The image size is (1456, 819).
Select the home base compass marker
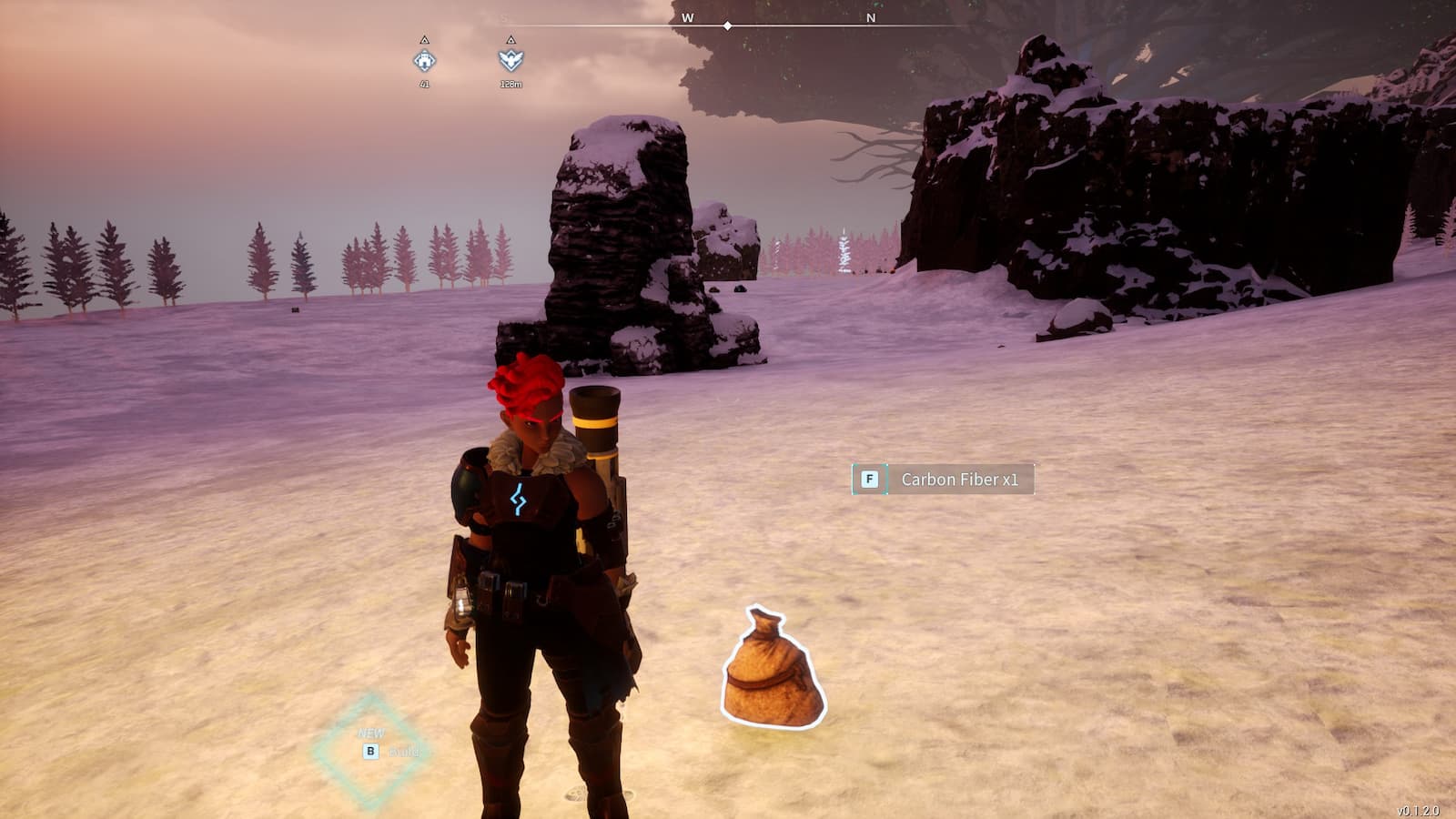pyautogui.click(x=424, y=61)
